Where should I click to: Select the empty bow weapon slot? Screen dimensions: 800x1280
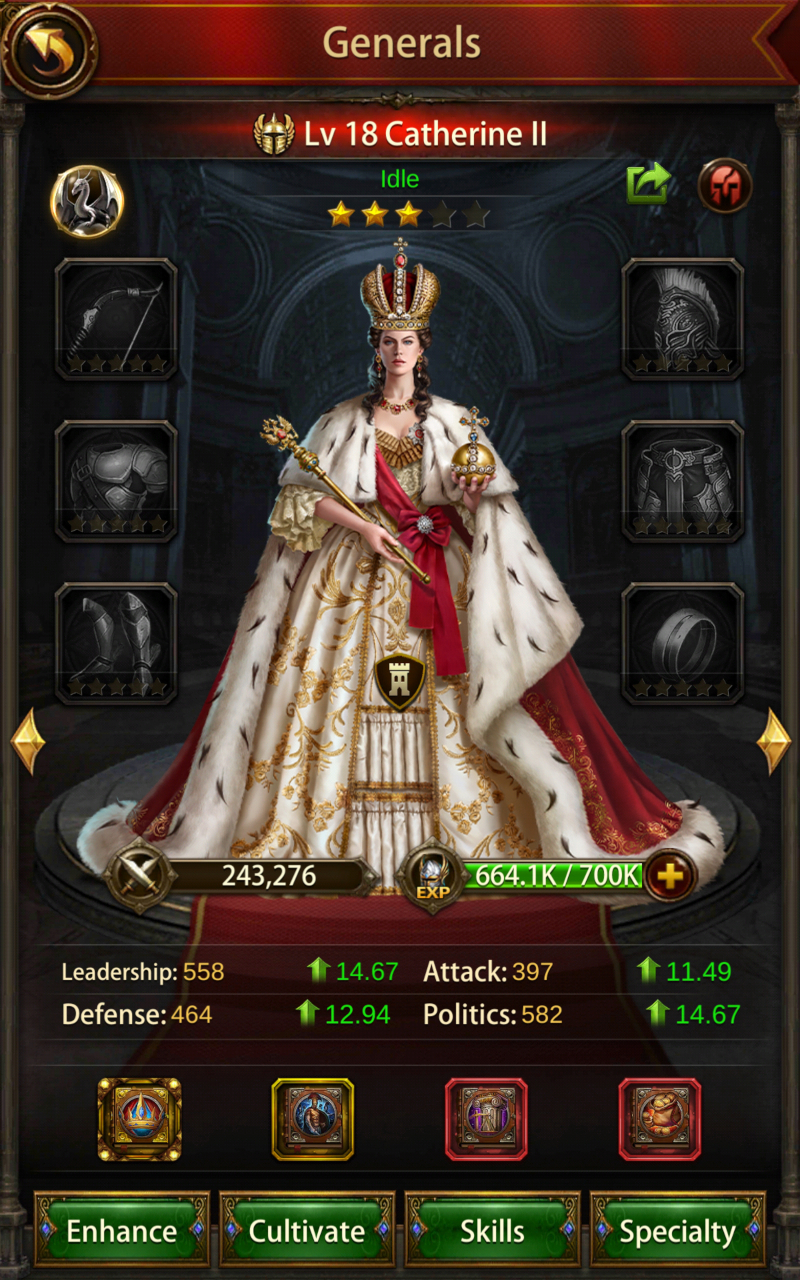pyautogui.click(x=116, y=319)
